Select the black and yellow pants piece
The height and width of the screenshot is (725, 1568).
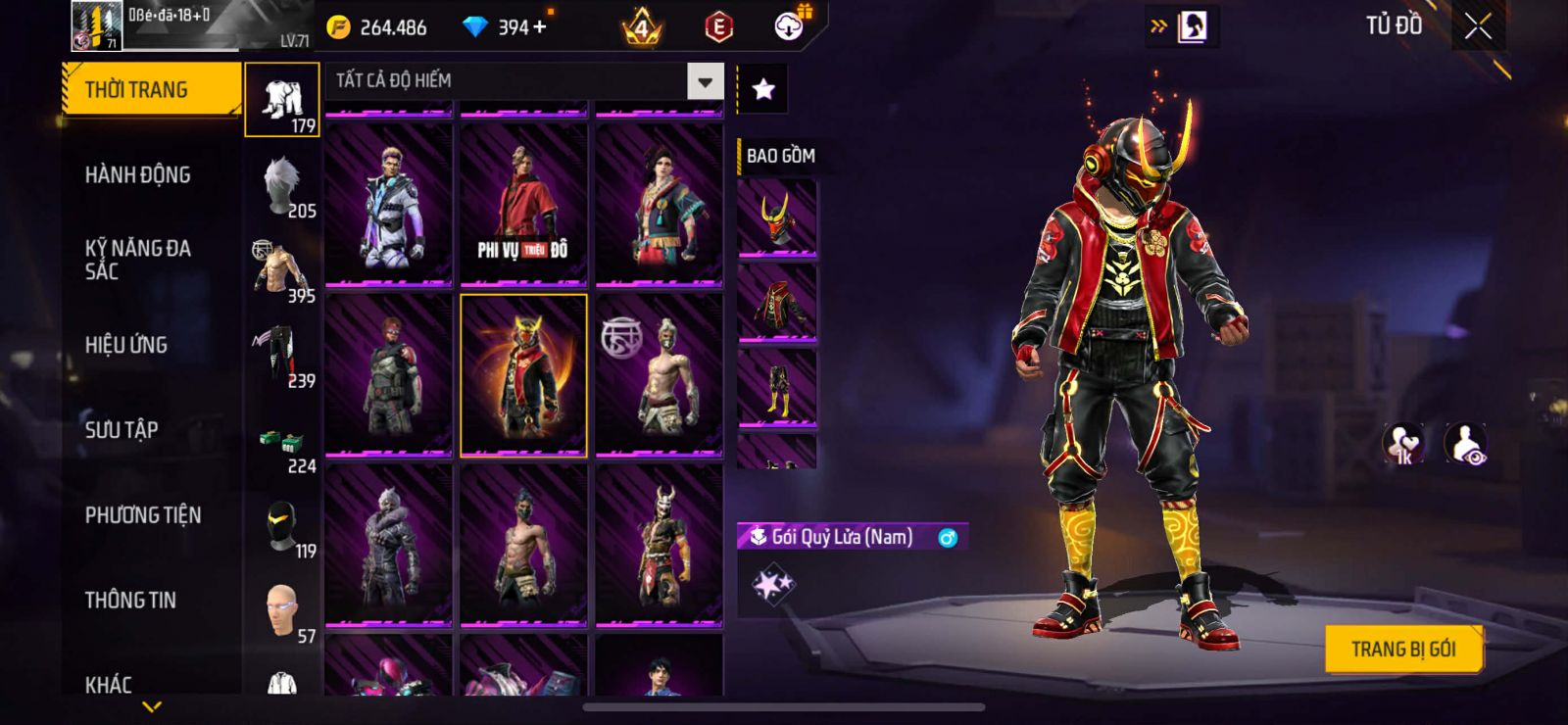(x=777, y=389)
